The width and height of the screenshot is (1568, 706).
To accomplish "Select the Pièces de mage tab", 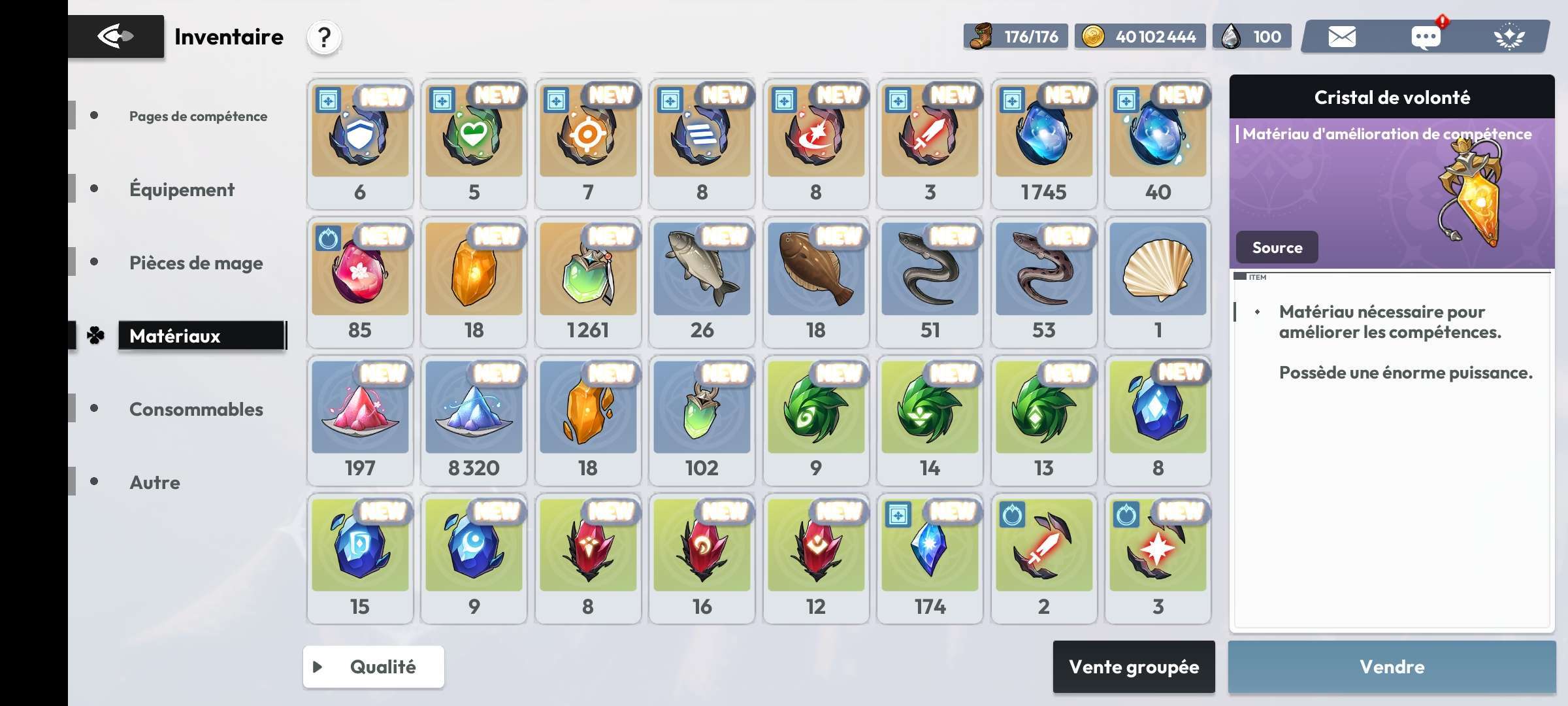I will pyautogui.click(x=196, y=263).
